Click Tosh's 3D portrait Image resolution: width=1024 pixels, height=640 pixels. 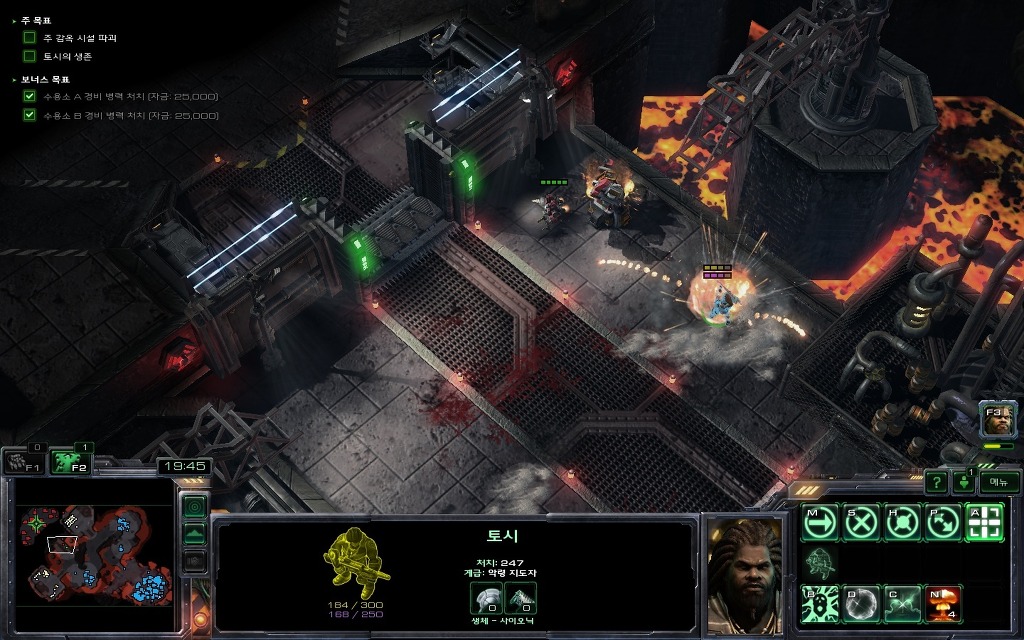point(743,574)
